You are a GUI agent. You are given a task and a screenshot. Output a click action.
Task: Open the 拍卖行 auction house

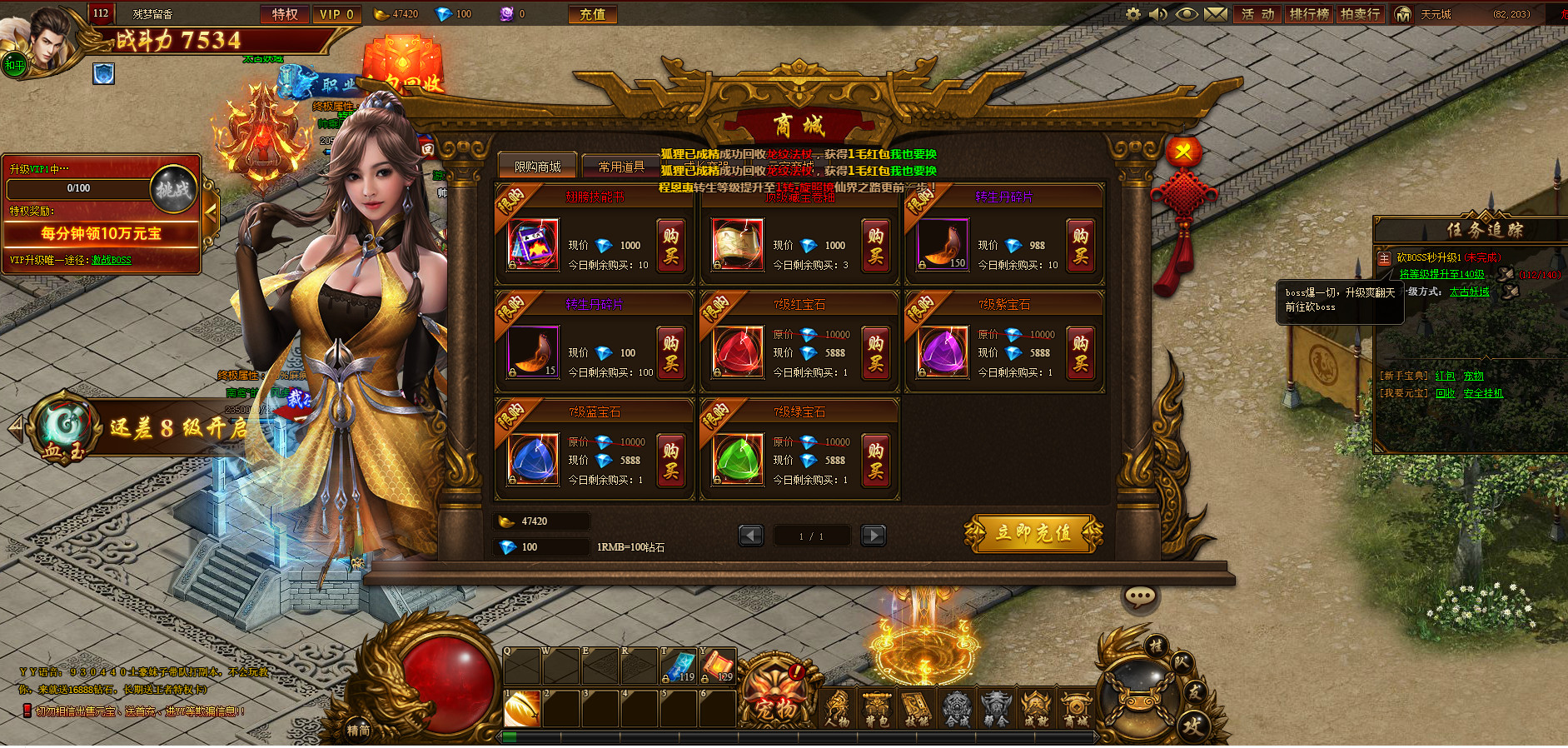[1360, 14]
